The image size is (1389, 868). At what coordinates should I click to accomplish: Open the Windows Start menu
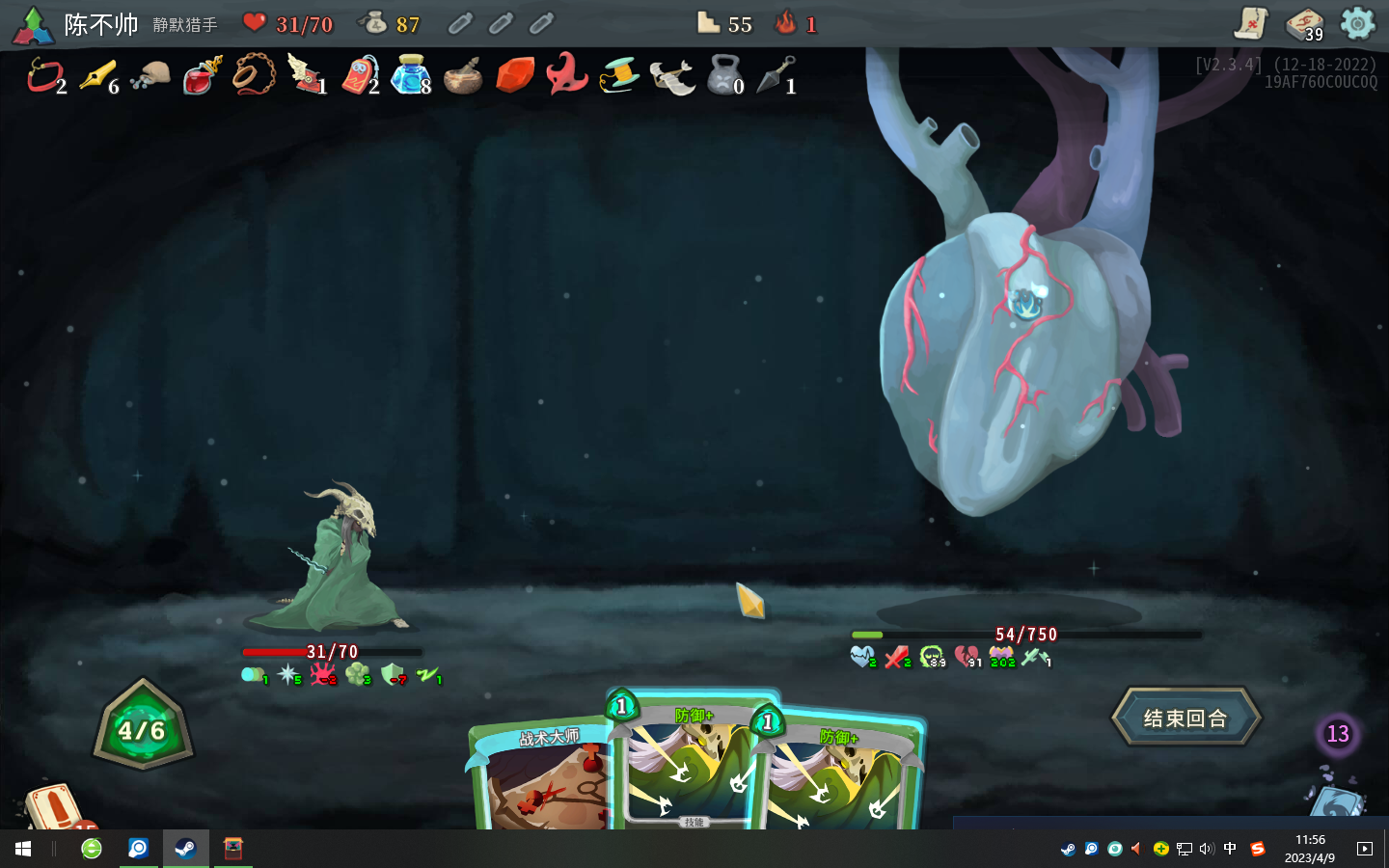[x=23, y=849]
